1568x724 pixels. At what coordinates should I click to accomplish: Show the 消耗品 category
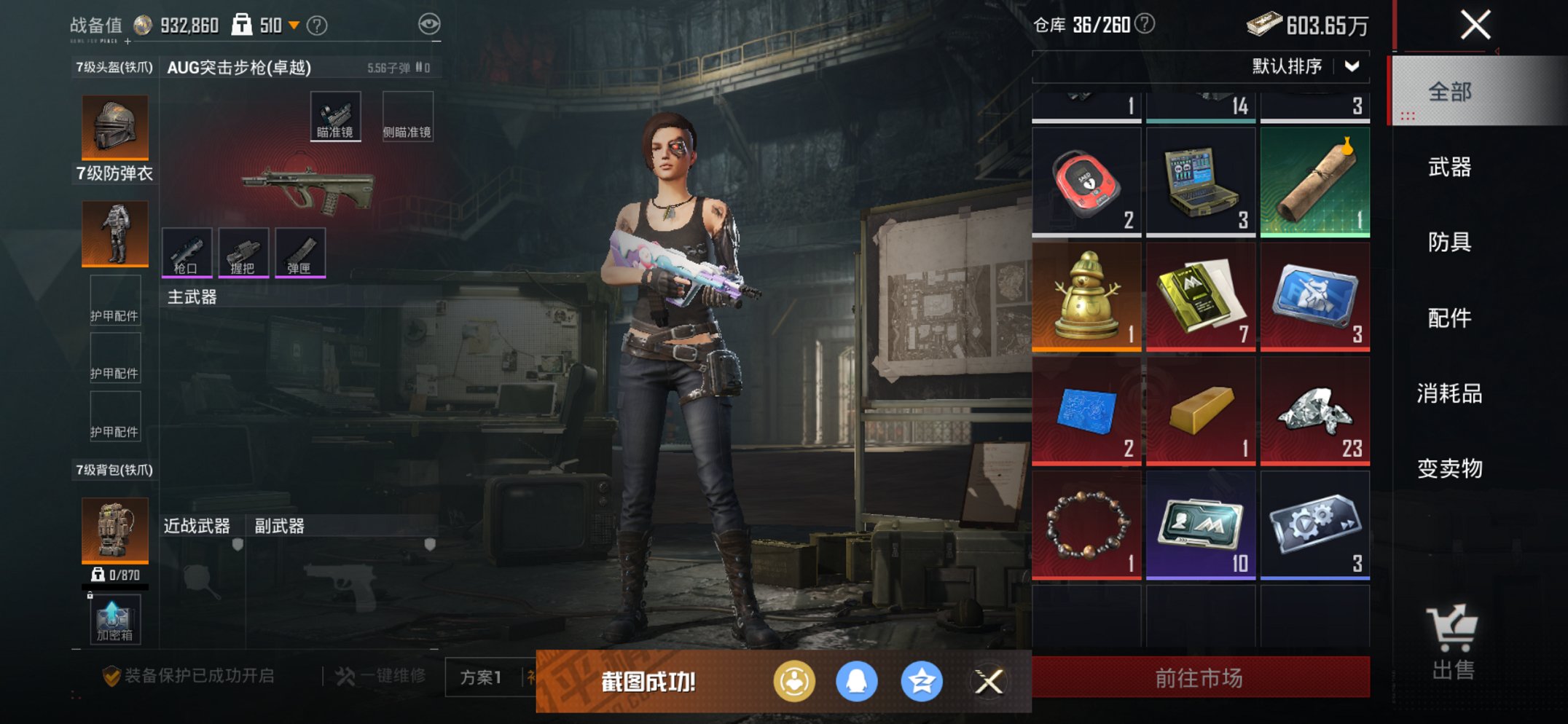[x=1449, y=393]
